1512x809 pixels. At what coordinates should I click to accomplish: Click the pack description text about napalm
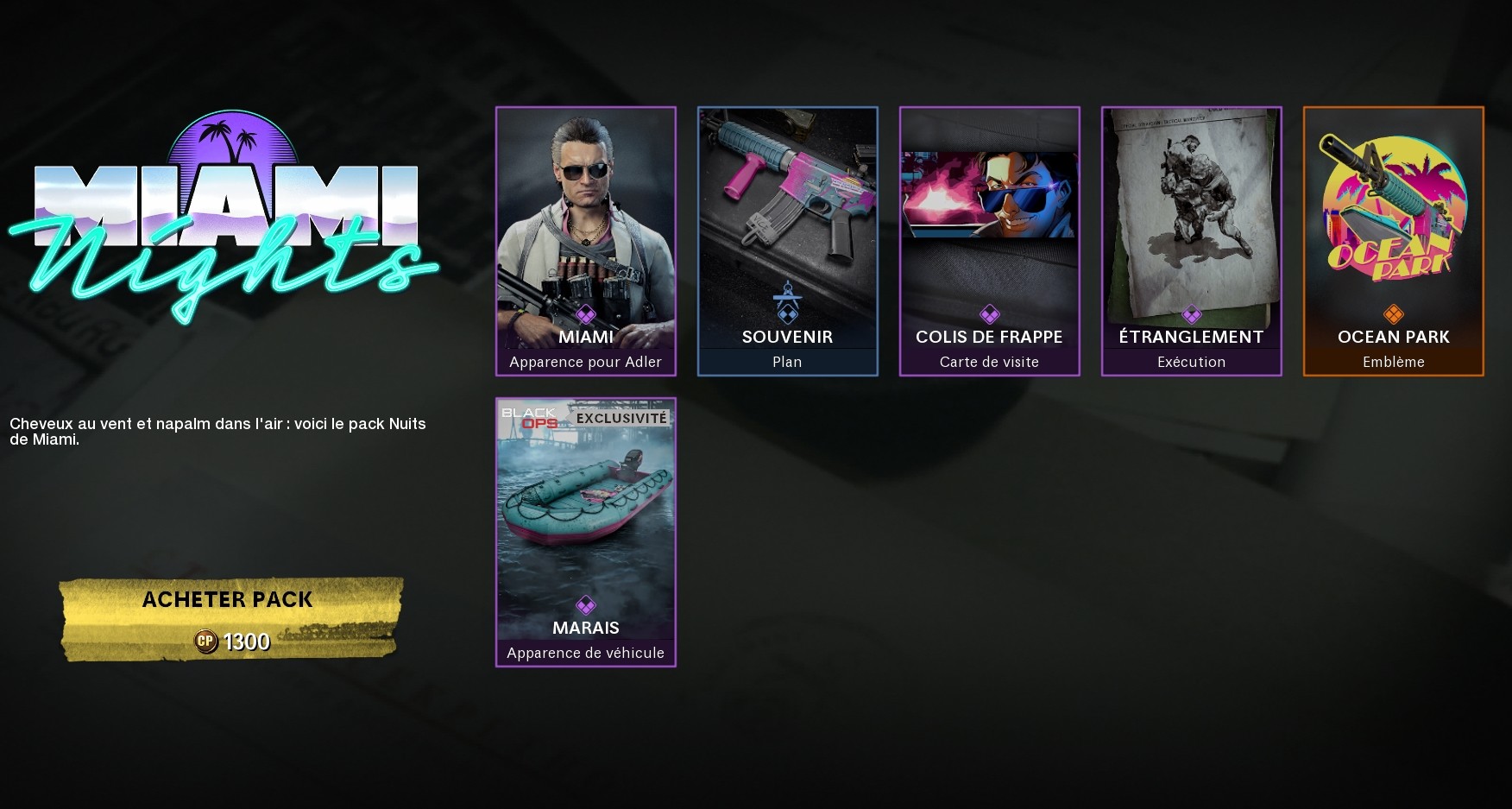pos(217,432)
